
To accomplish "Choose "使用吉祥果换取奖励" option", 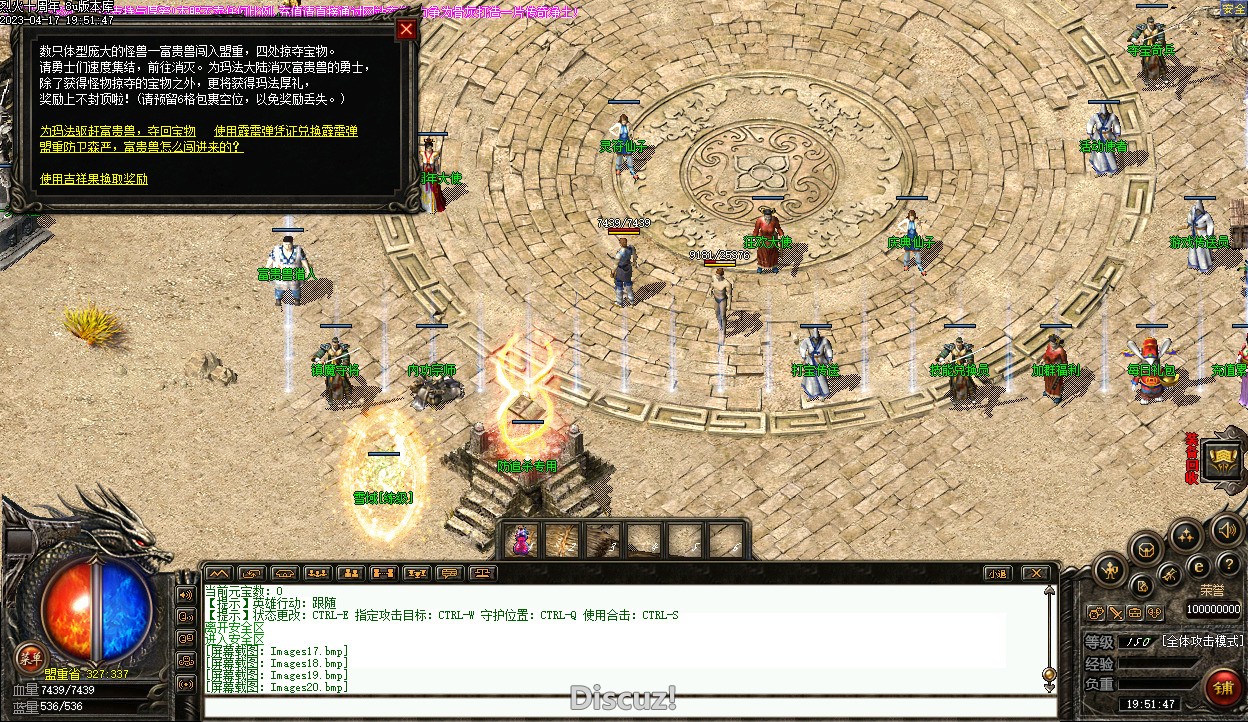I will (x=94, y=179).
